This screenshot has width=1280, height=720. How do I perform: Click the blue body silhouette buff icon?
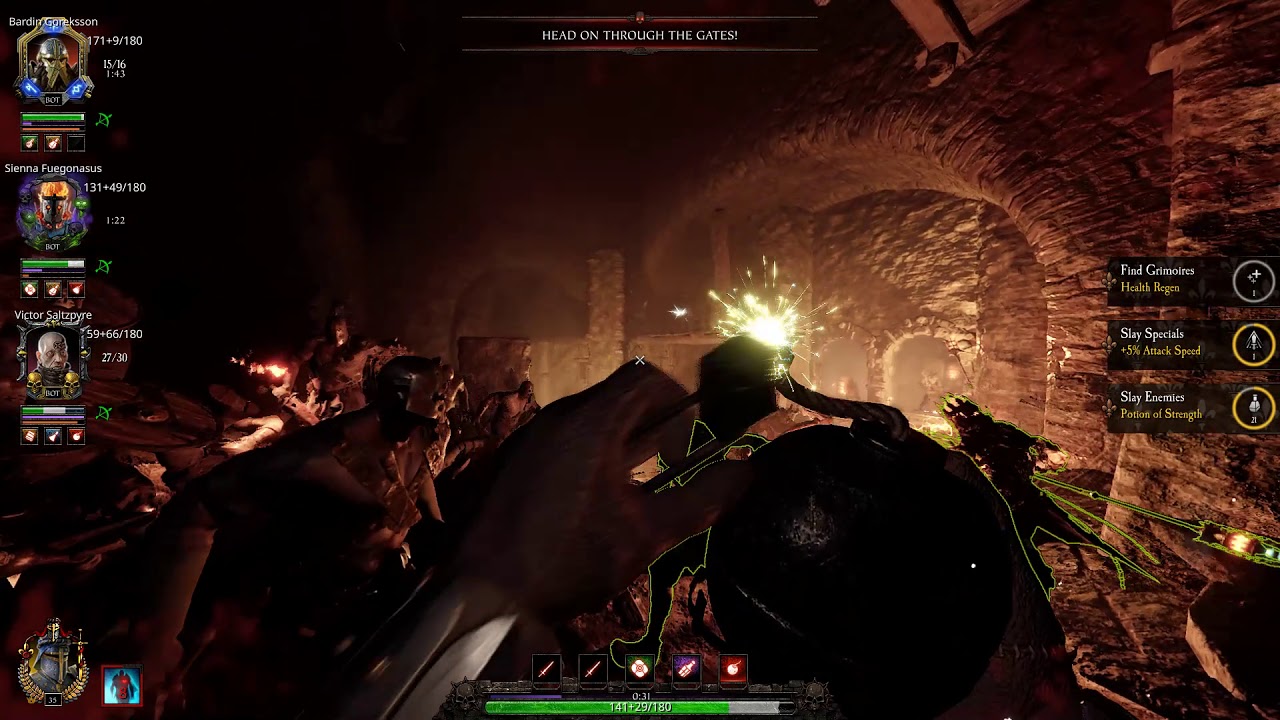coord(122,685)
